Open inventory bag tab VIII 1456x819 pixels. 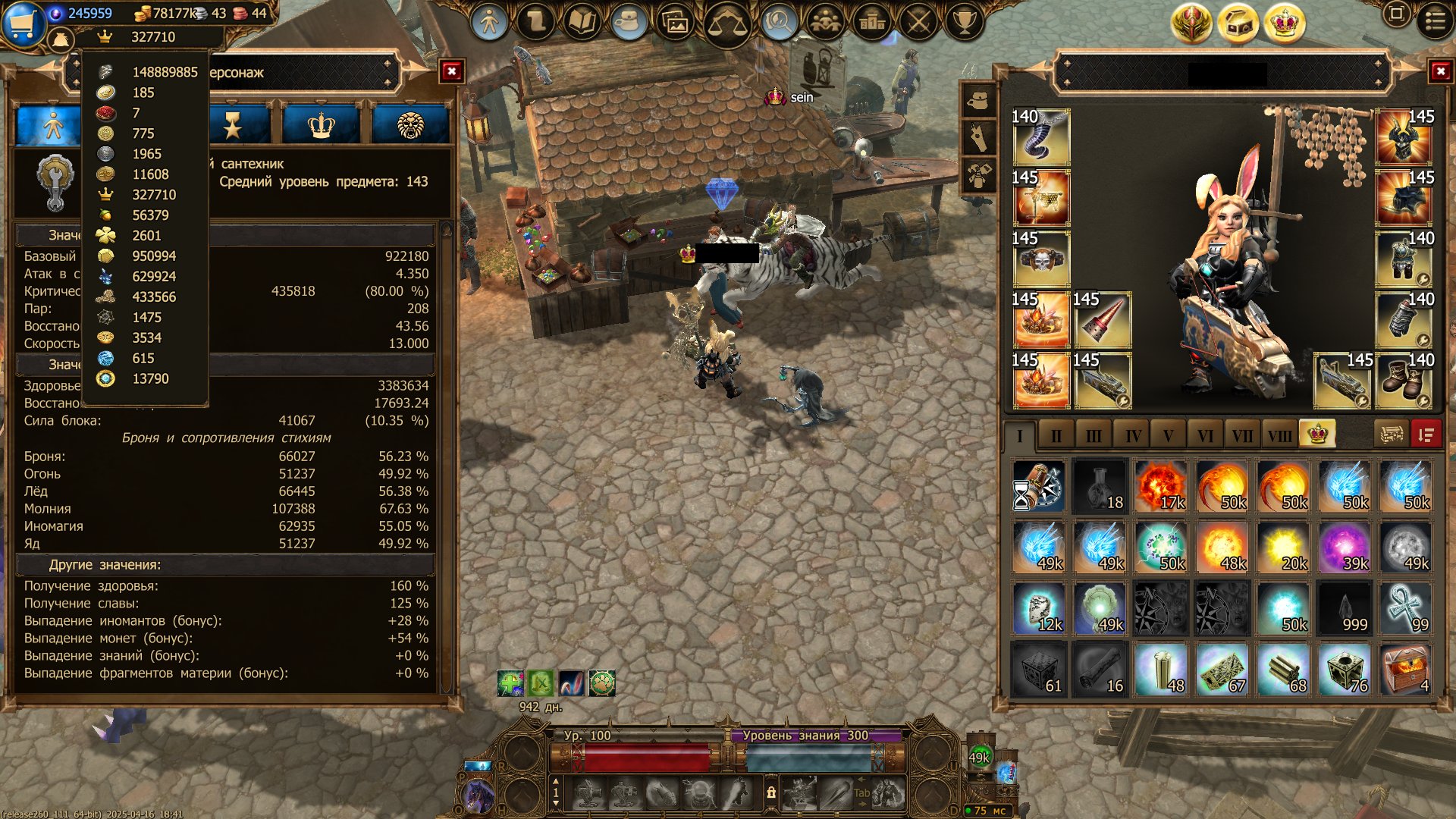1279,436
